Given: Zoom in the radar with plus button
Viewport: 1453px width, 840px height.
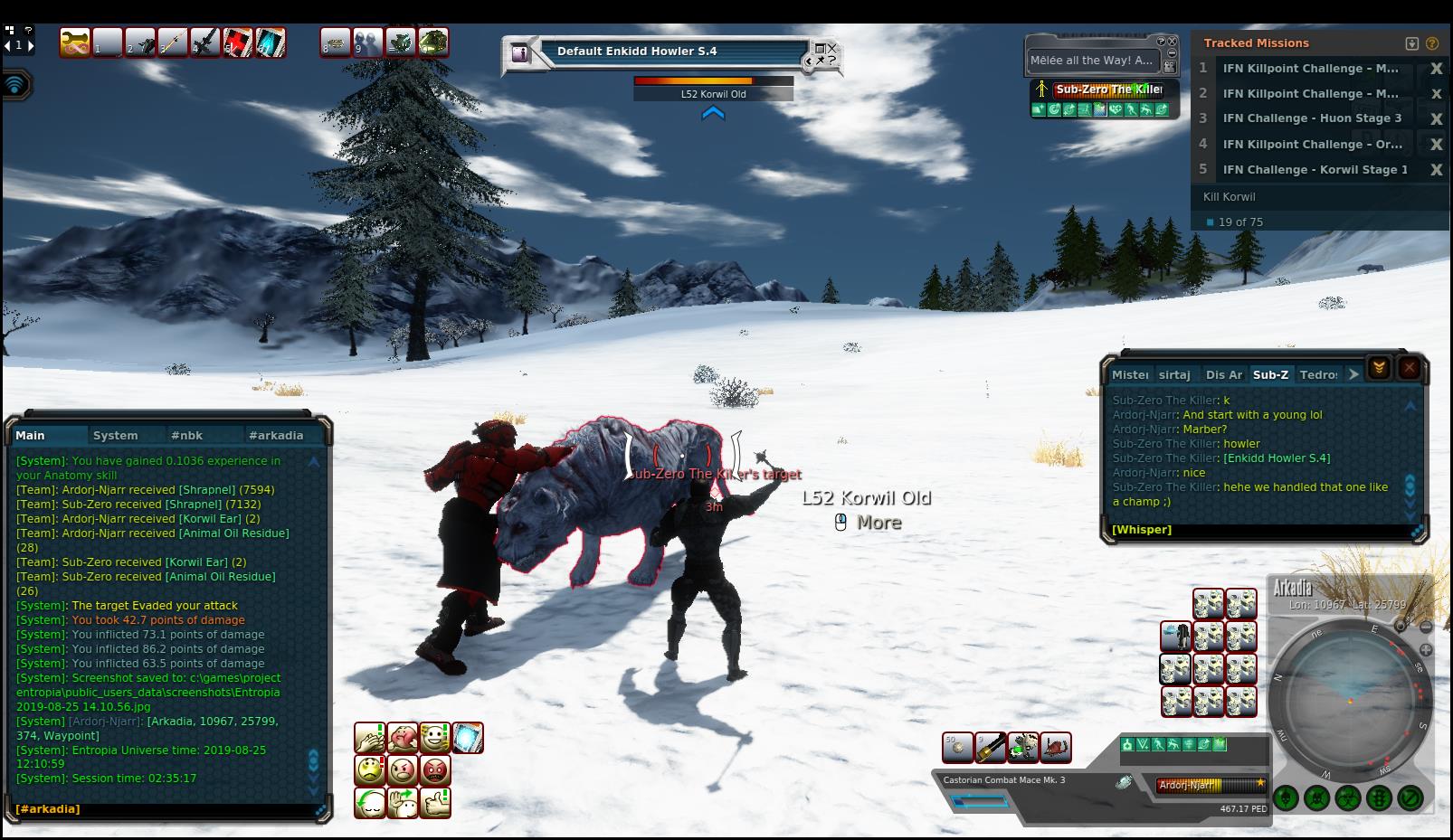Looking at the screenshot, I should pyautogui.click(x=1426, y=649).
